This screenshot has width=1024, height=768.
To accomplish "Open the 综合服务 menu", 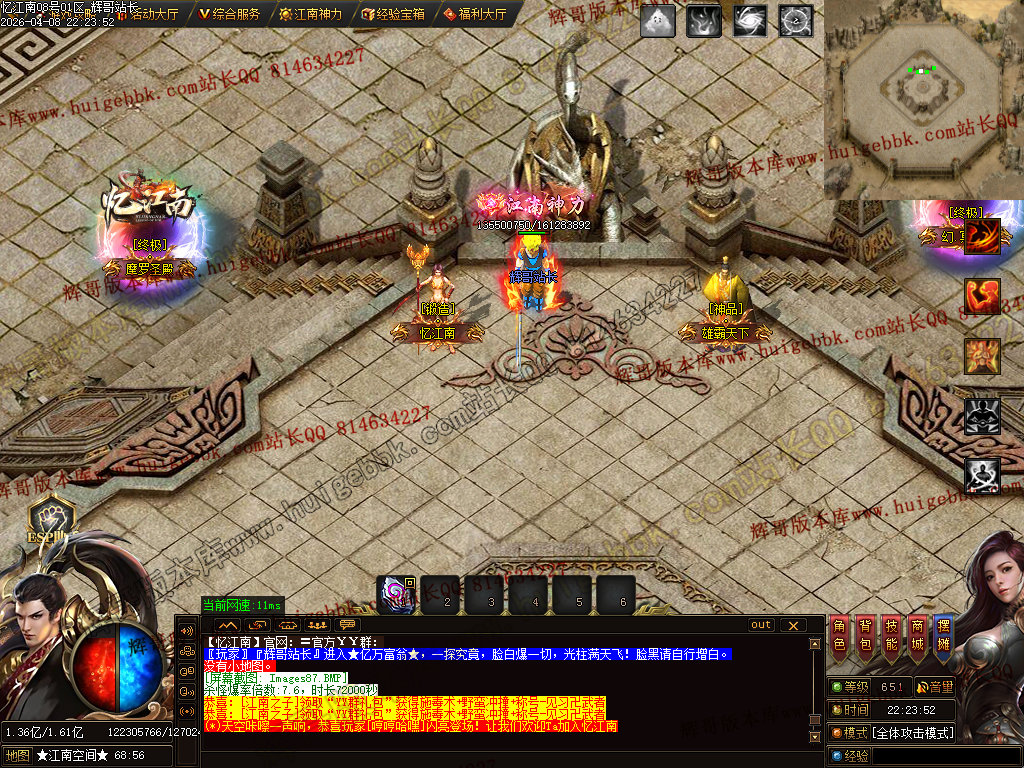I will 230,14.
